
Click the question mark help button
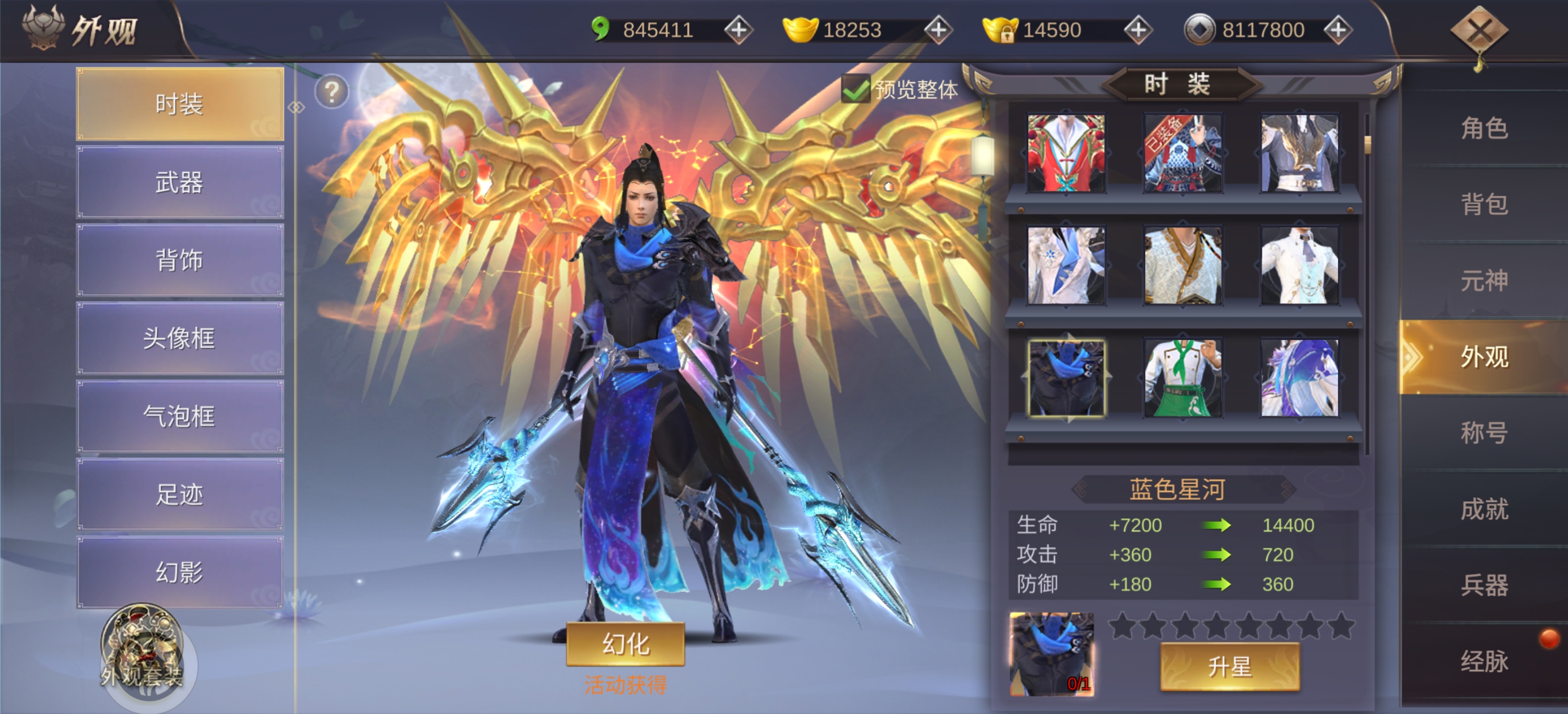click(332, 92)
